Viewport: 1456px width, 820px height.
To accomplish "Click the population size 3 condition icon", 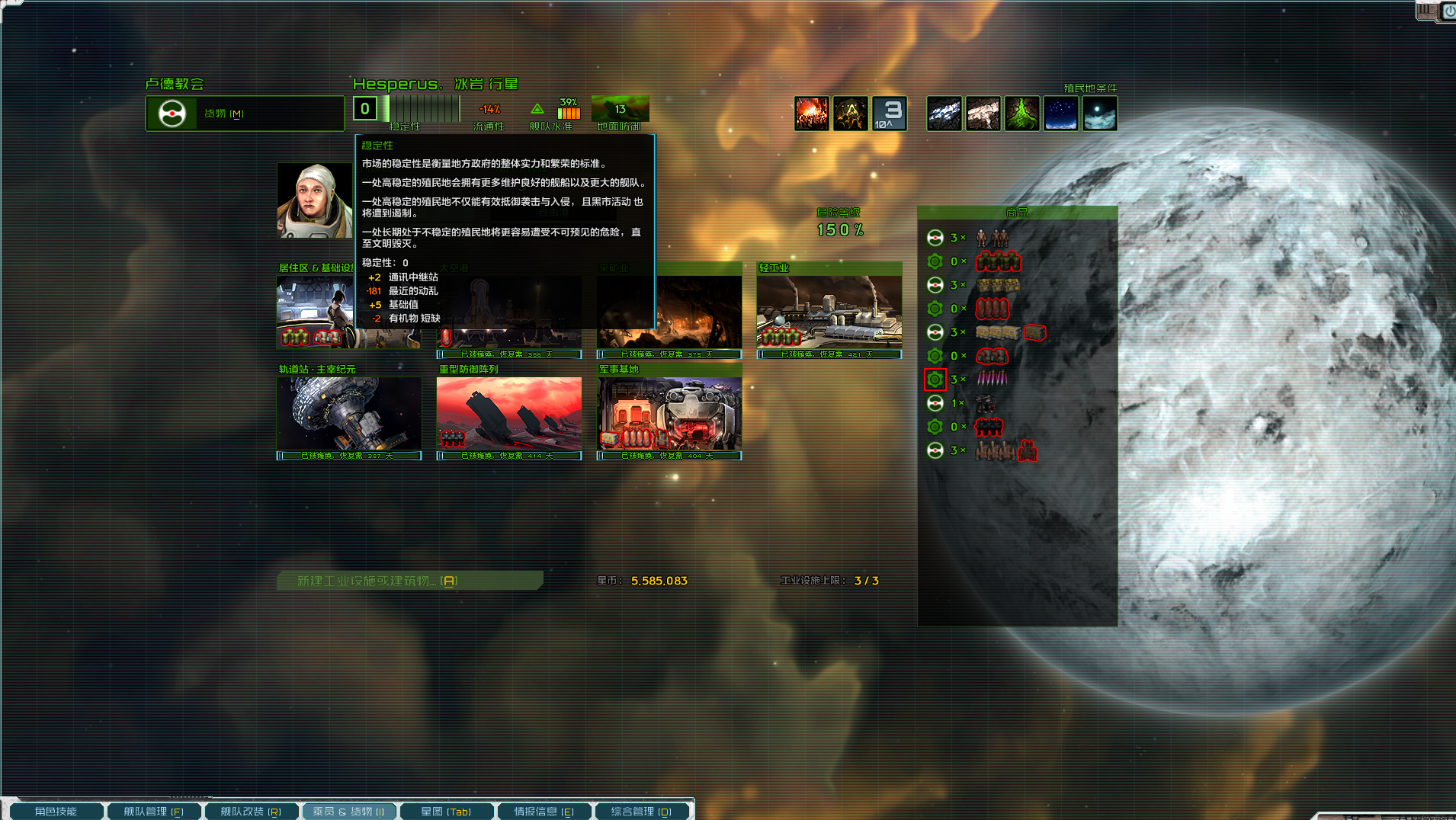I will click(890, 113).
